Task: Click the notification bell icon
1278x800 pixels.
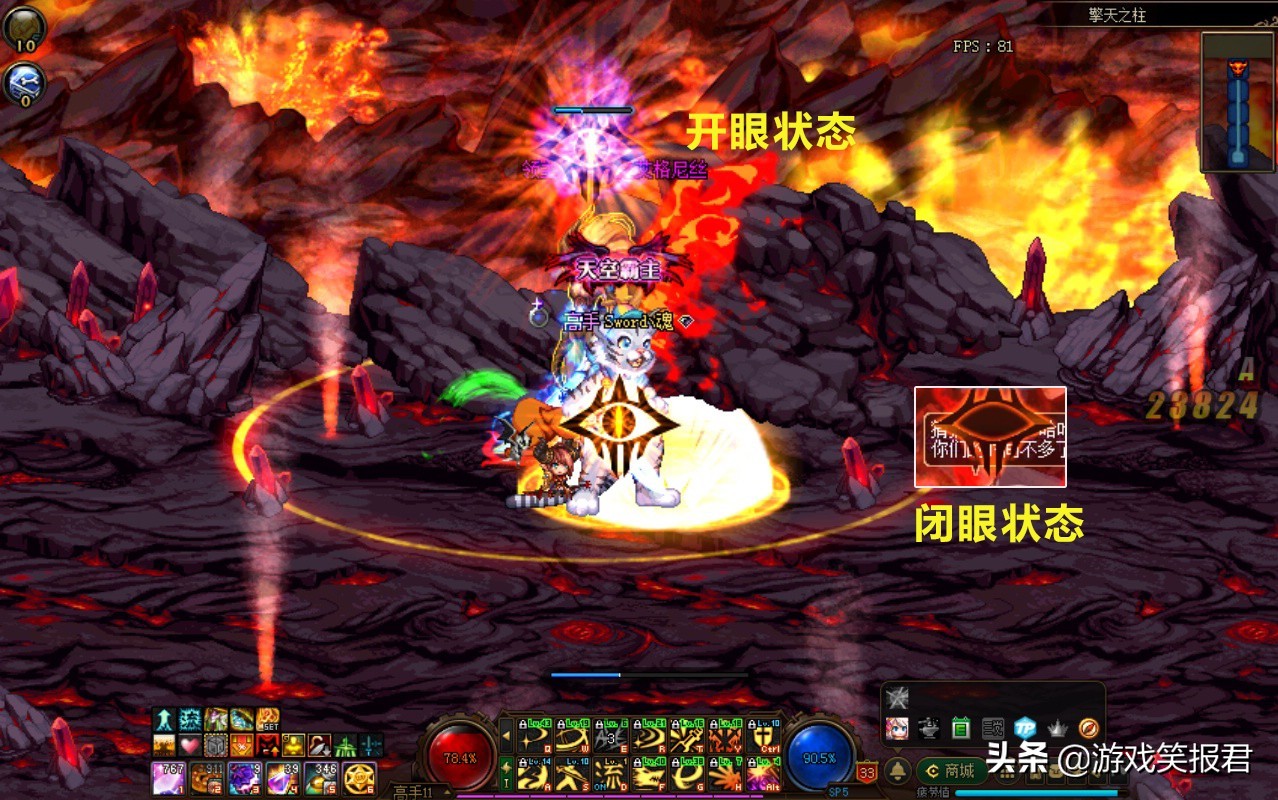Action: coord(897,770)
